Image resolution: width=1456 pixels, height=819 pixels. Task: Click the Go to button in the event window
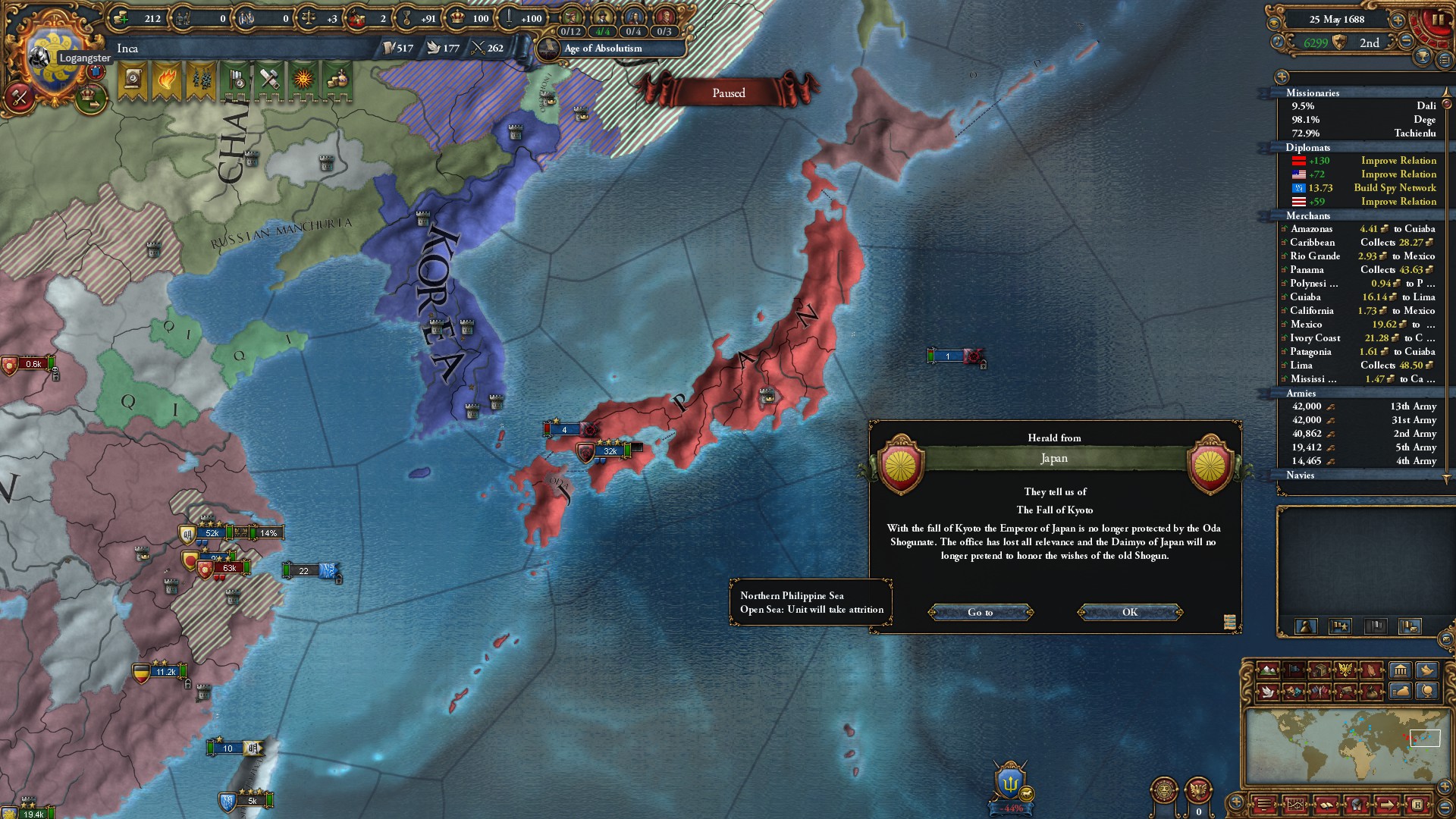pyautogui.click(x=981, y=612)
